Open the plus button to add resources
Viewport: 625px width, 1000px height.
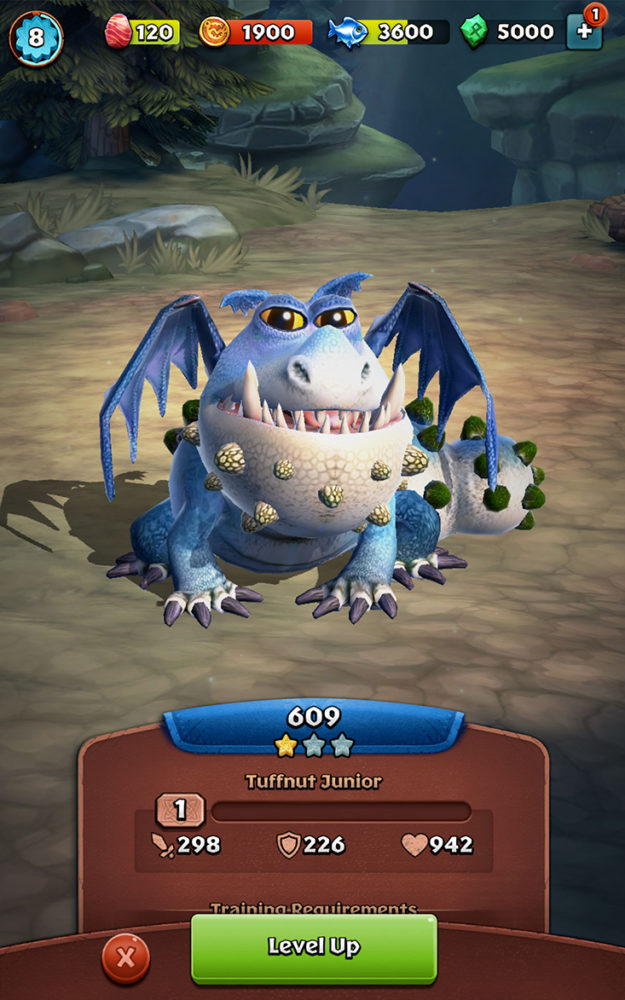[x=584, y=32]
